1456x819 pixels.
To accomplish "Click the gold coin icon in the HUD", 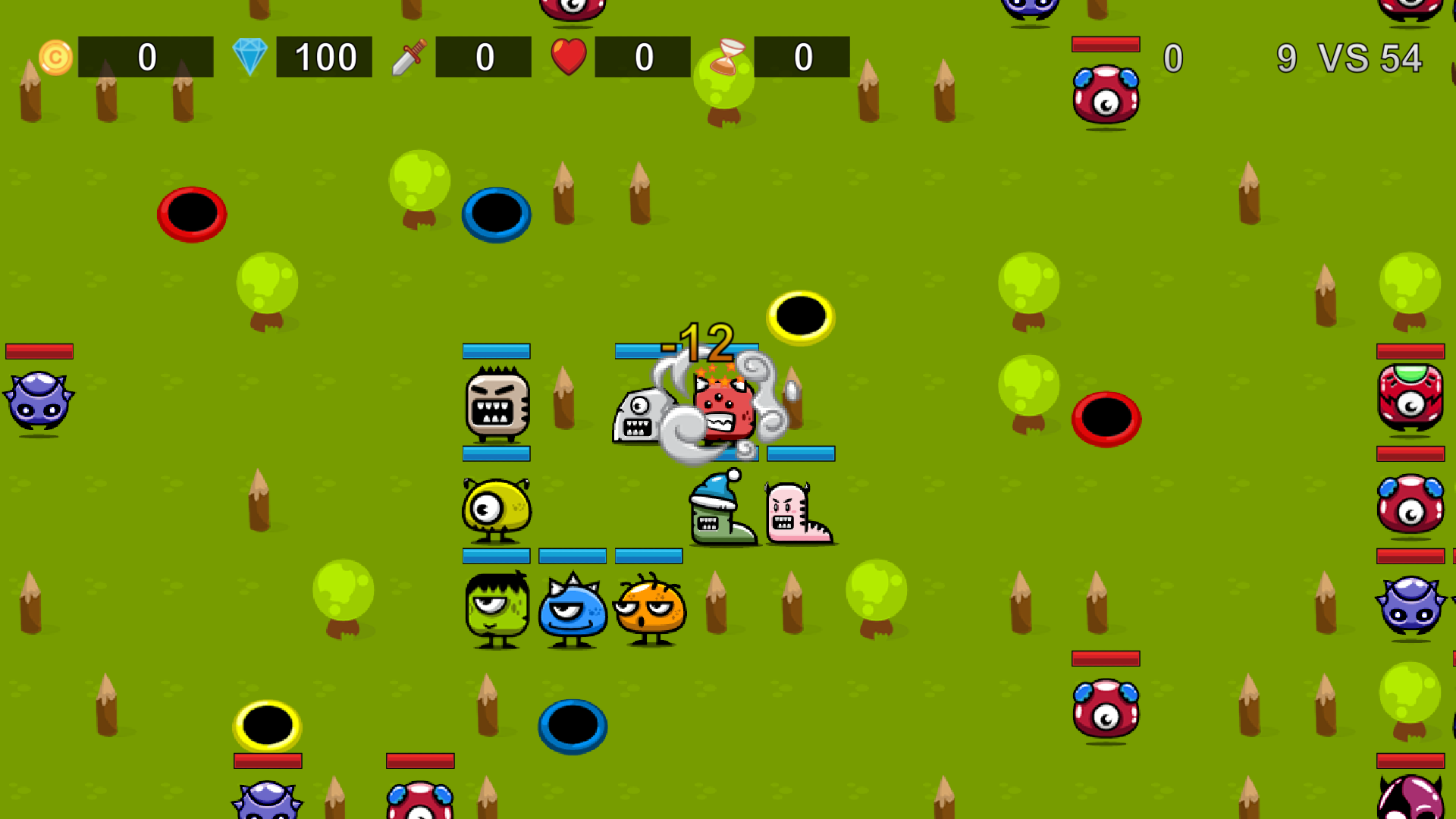I will [55, 56].
